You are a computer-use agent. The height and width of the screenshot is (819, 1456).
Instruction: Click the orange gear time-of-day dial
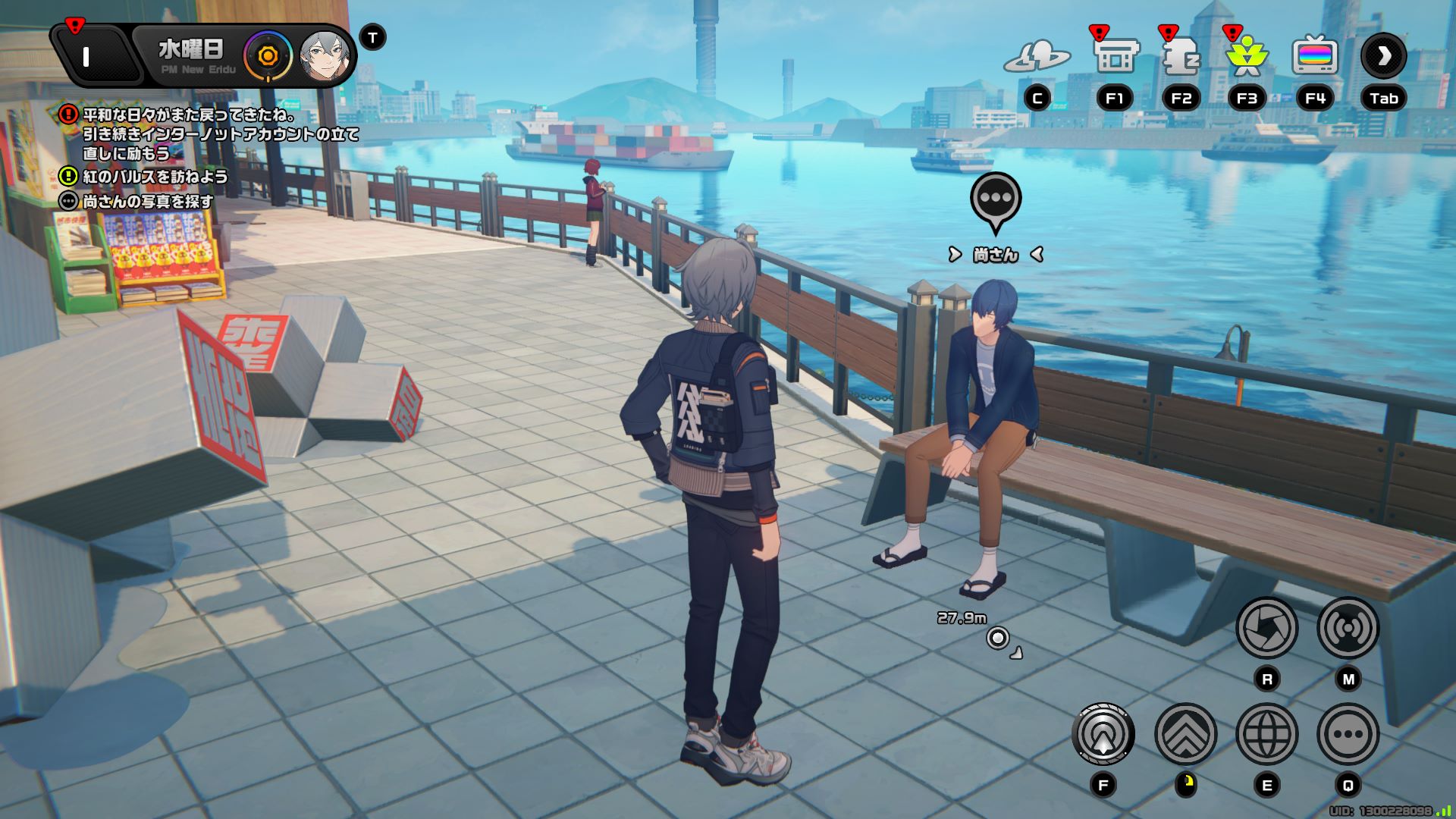[268, 56]
